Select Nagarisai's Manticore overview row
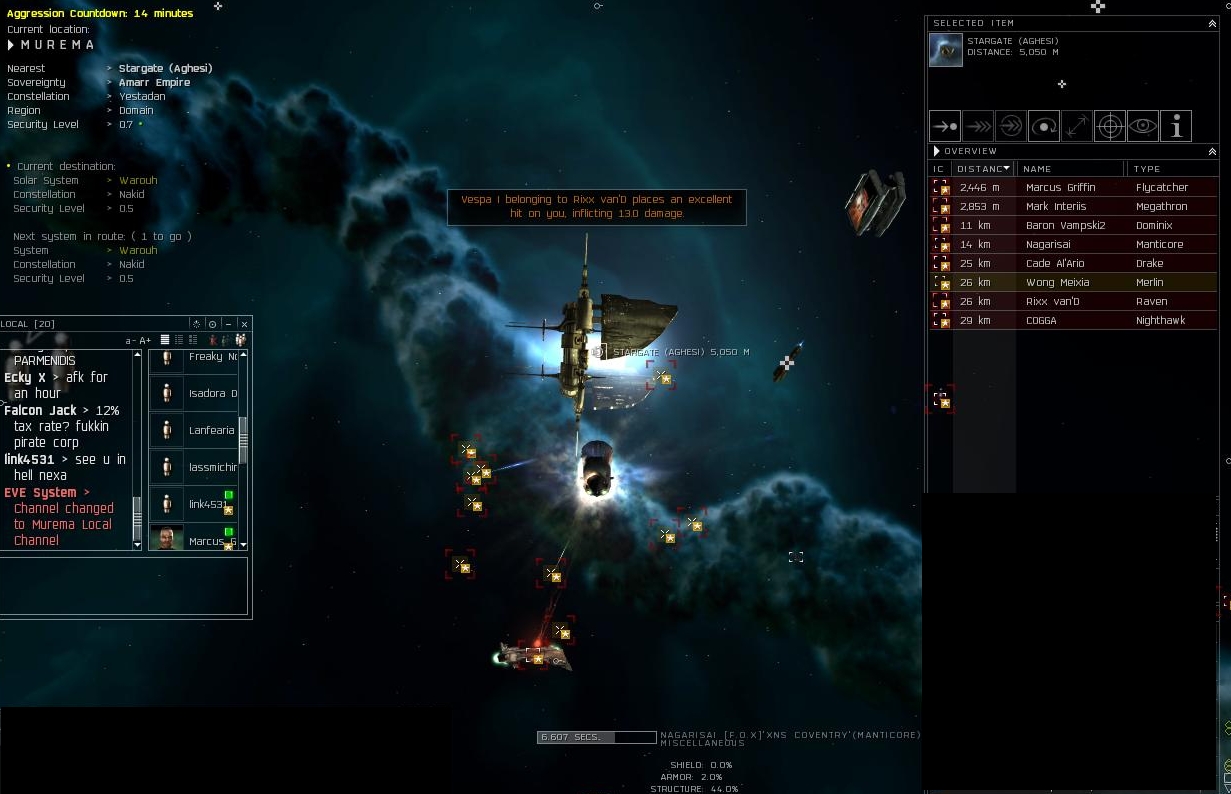The height and width of the screenshot is (794, 1231). click(1060, 244)
